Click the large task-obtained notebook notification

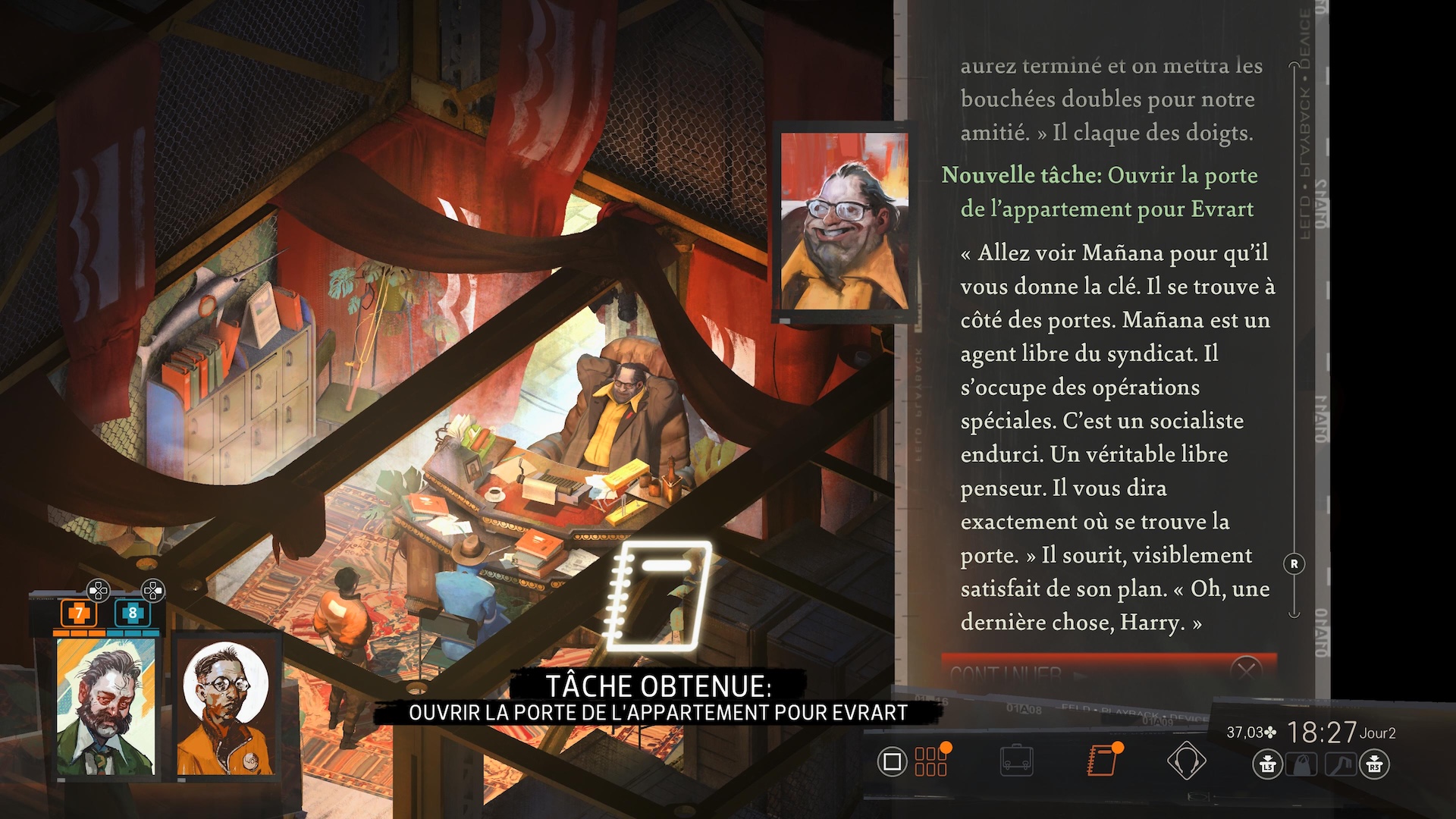coord(658,595)
